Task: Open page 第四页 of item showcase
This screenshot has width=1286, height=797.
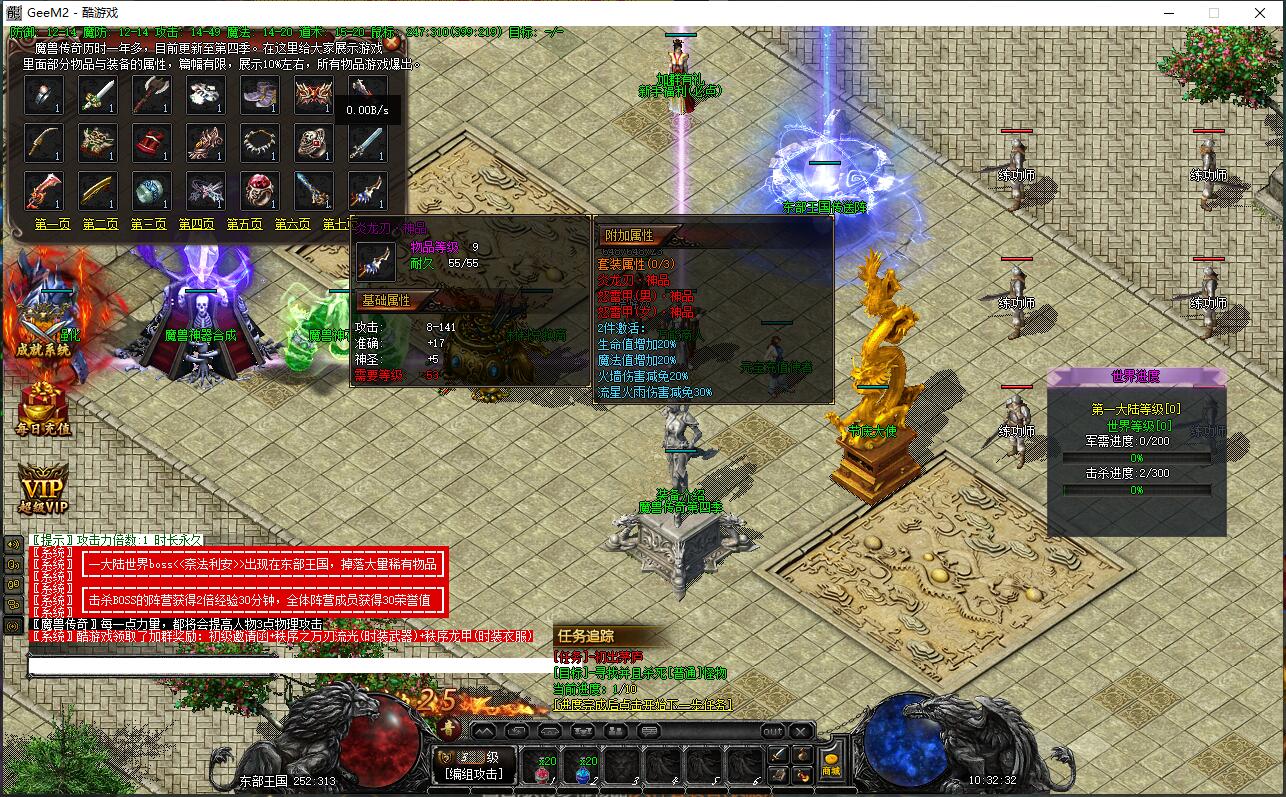Action: point(196,225)
